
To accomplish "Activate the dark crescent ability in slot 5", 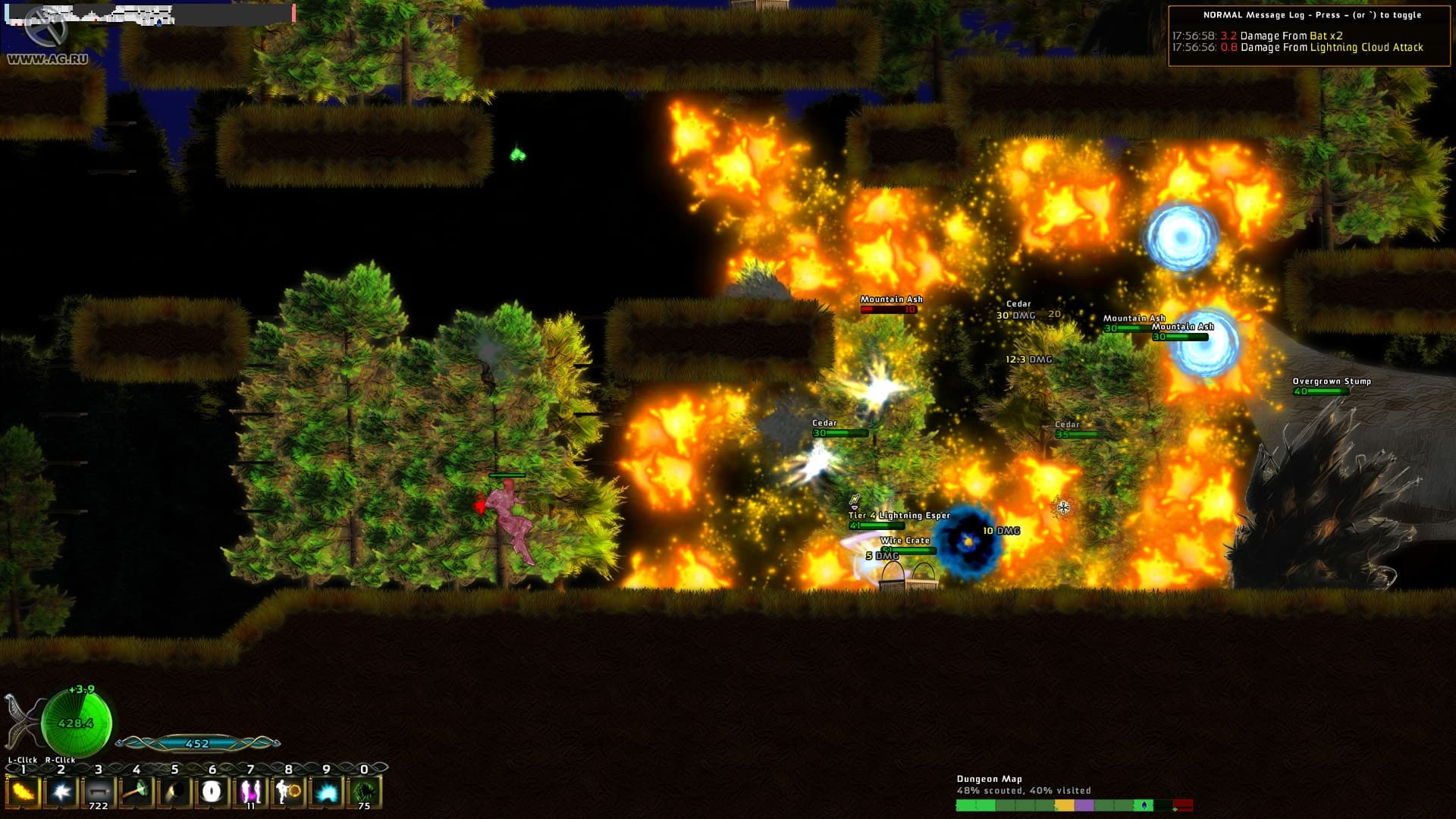I will (x=174, y=792).
